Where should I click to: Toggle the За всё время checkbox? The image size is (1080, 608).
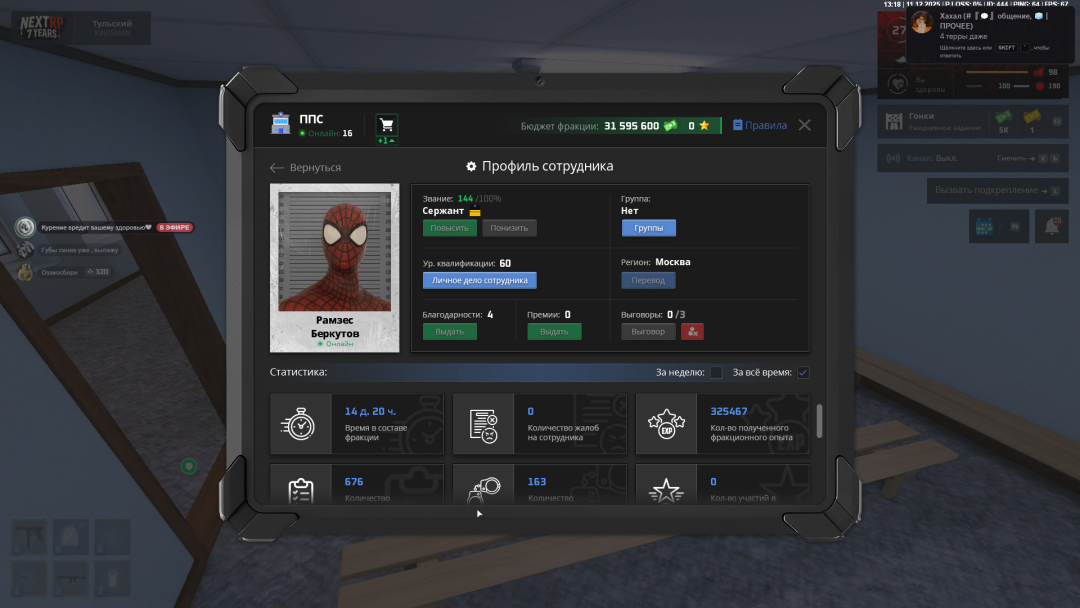(x=803, y=373)
